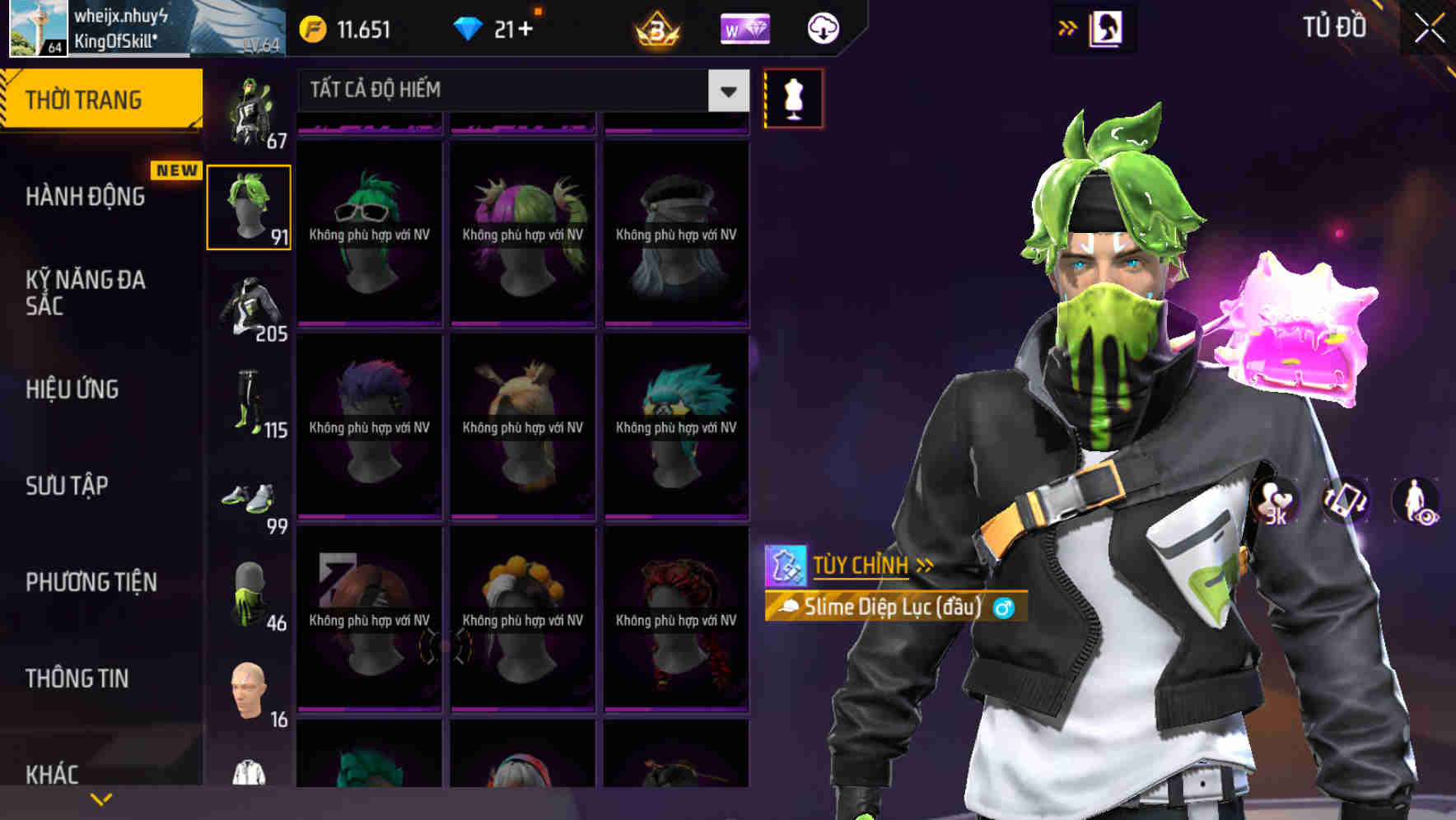This screenshot has width=1456, height=820.
Task: Click the Tùy Chỉnh customize button
Action: pos(861,565)
